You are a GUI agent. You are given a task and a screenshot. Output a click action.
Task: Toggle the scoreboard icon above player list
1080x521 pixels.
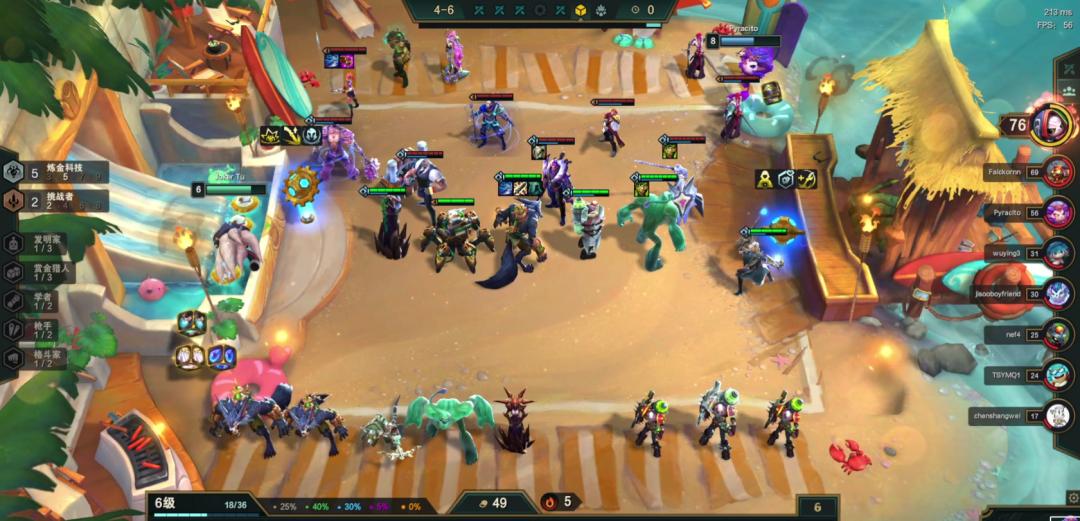tap(1068, 90)
